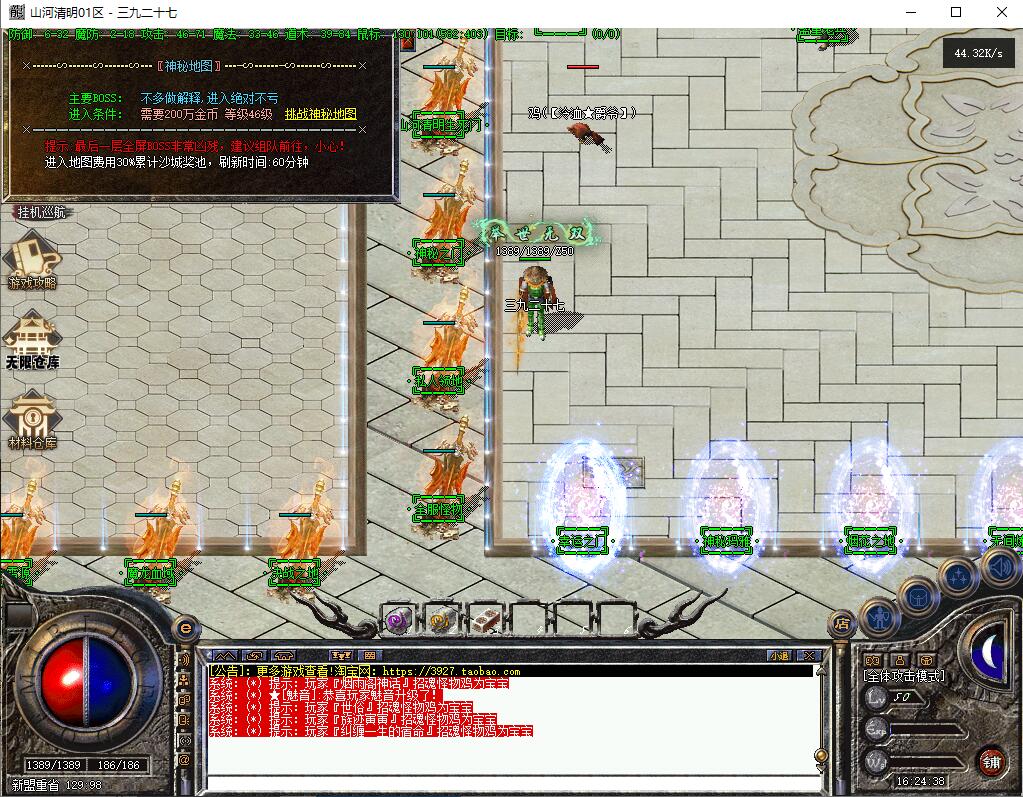
Task: Select the purple orb hotbar item
Action: (399, 621)
